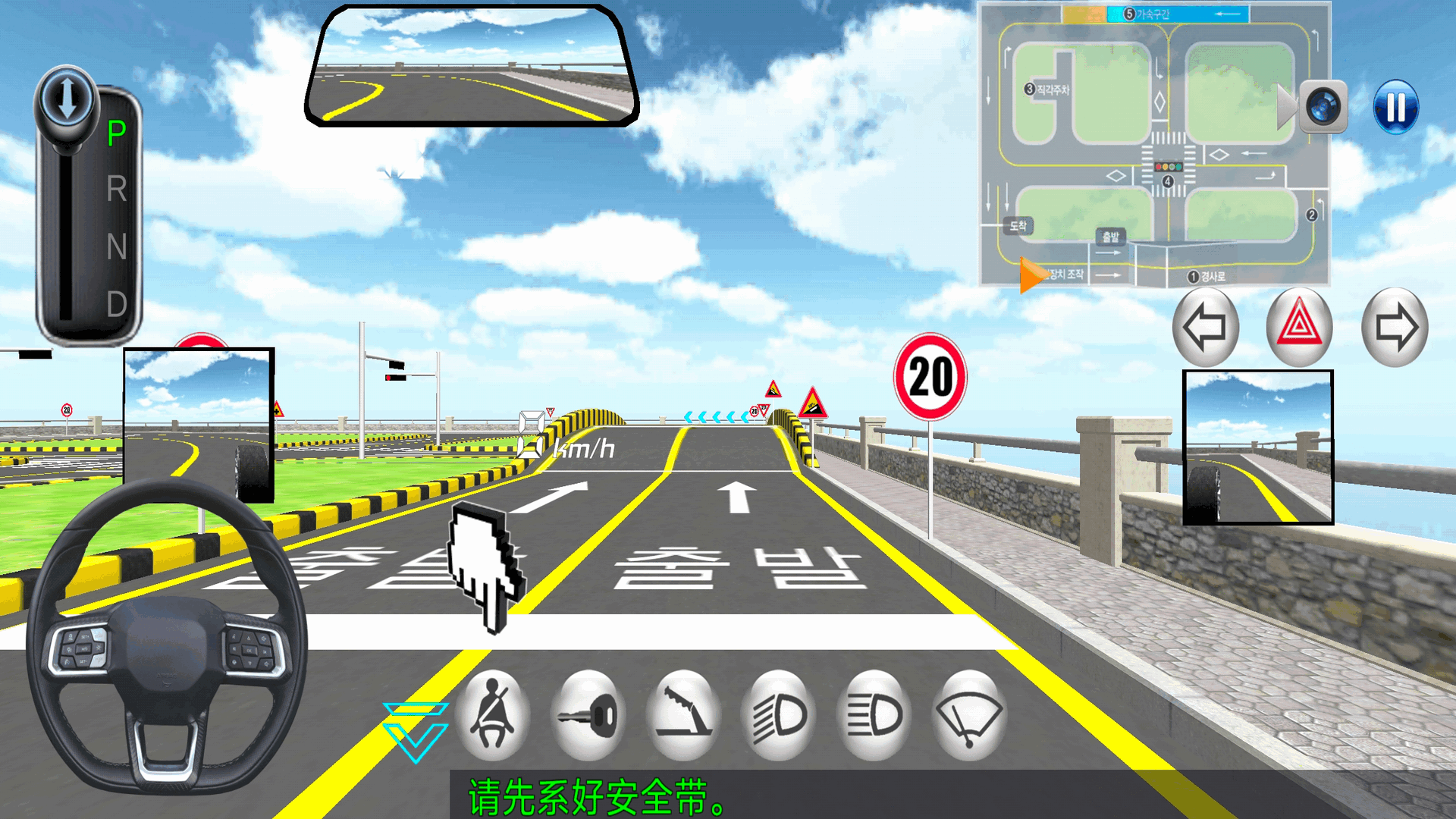Activate the hazard warning lights

click(x=1300, y=328)
